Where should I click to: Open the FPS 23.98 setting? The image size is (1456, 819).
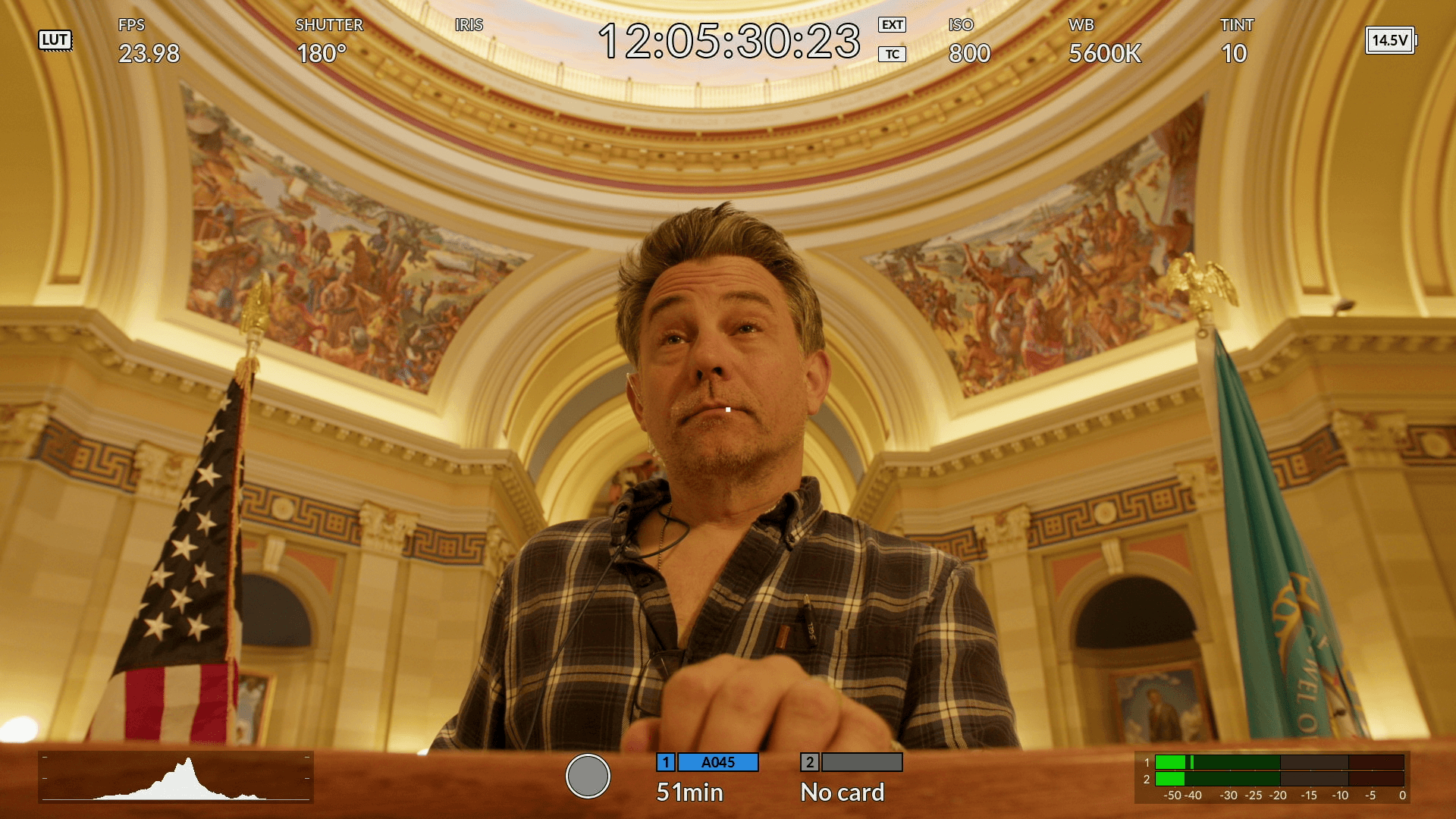tap(149, 42)
